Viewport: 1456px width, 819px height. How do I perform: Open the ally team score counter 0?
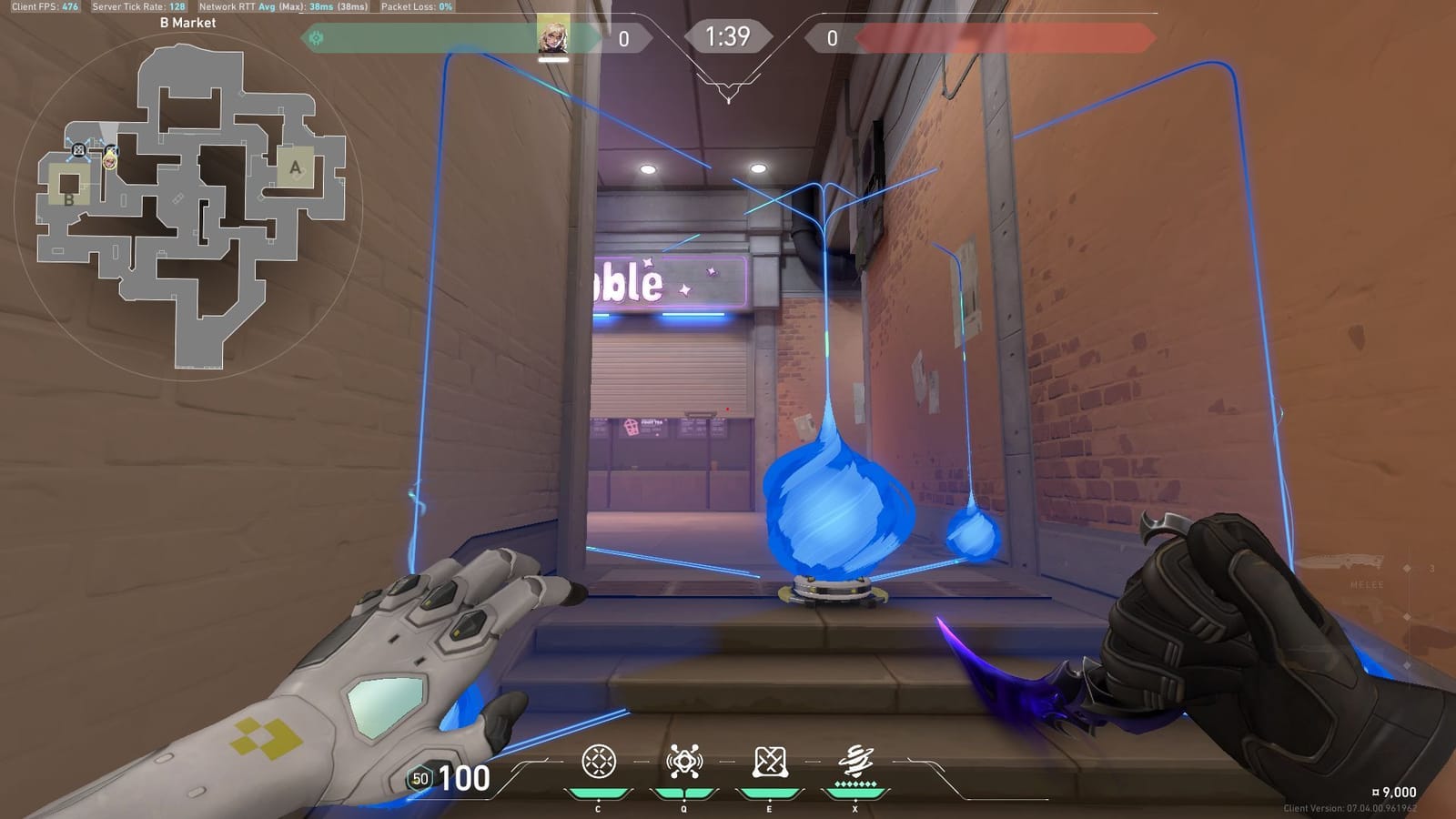(624, 35)
